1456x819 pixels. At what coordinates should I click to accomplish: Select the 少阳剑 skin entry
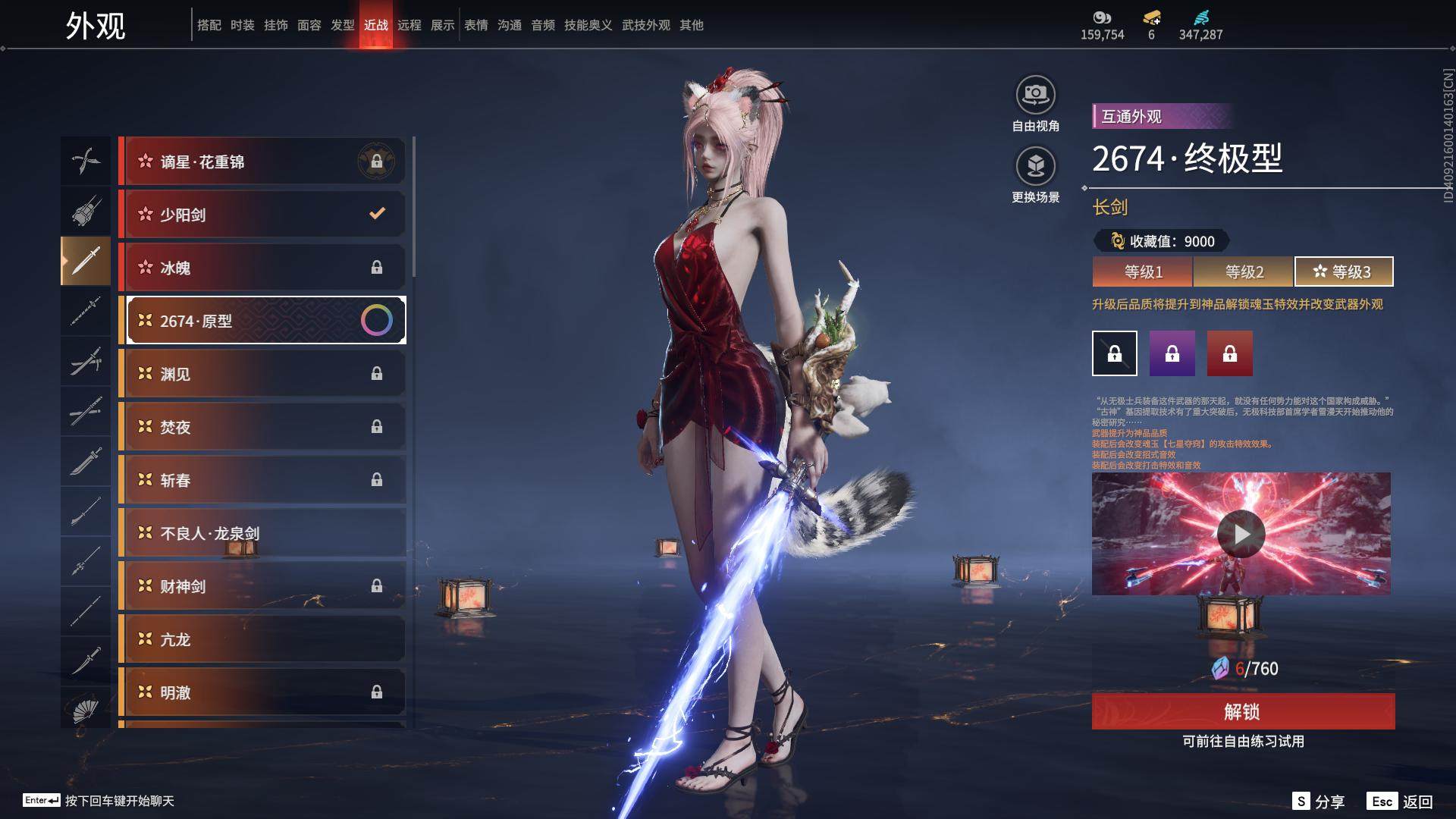click(262, 215)
